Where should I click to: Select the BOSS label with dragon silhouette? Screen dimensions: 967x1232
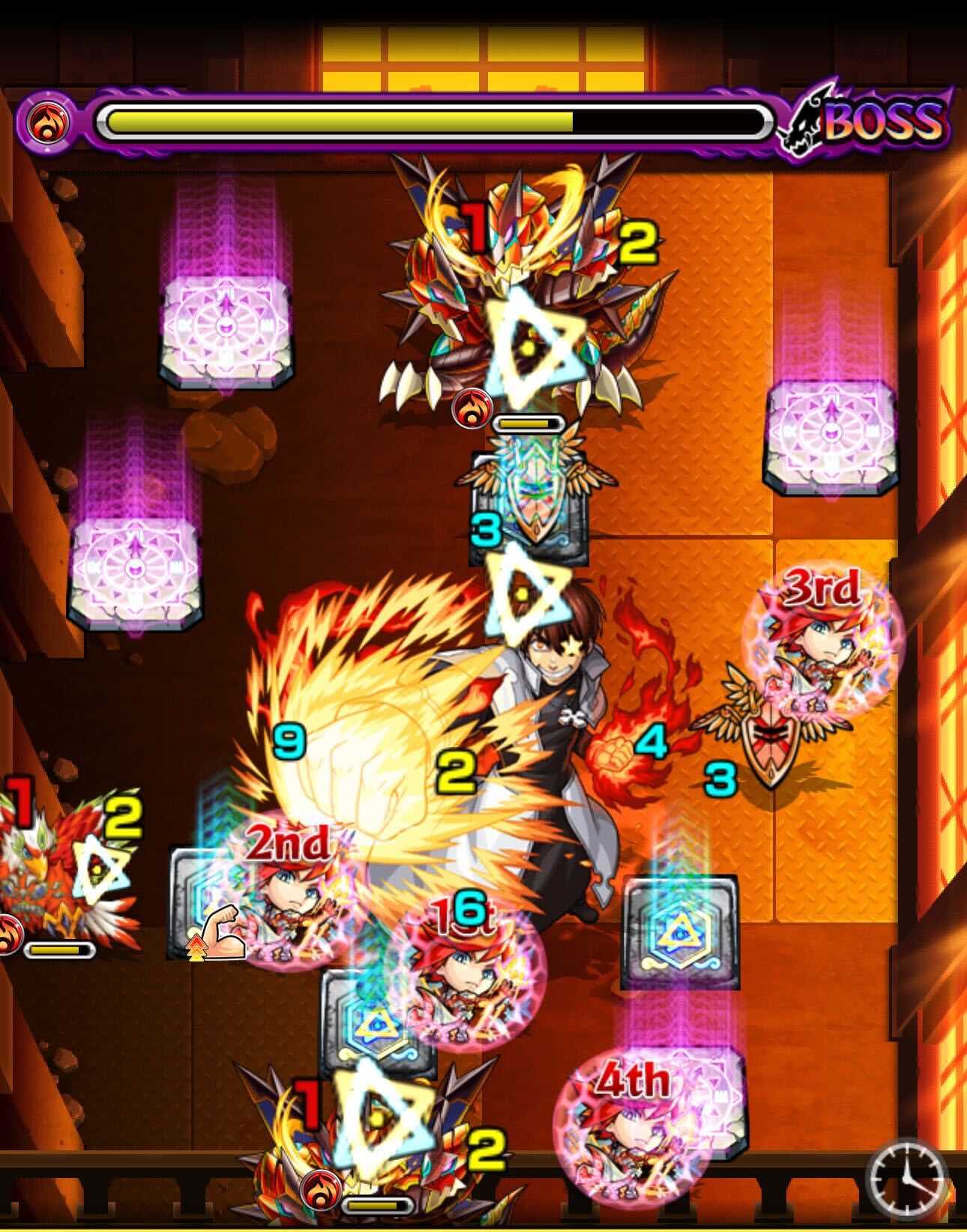(870, 124)
